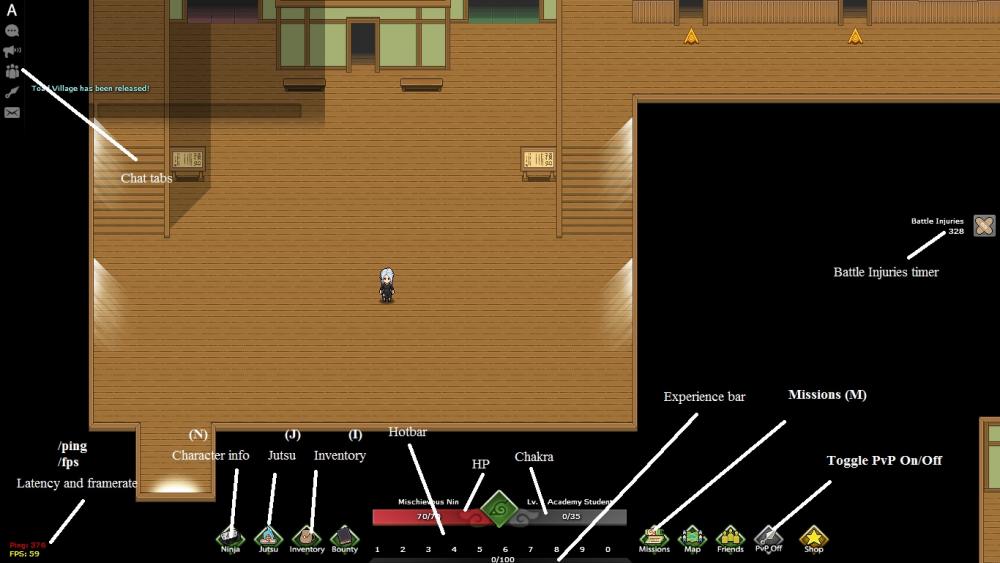Open the Friends list
Image resolution: width=1000 pixels, height=563 pixels.
pos(730,538)
